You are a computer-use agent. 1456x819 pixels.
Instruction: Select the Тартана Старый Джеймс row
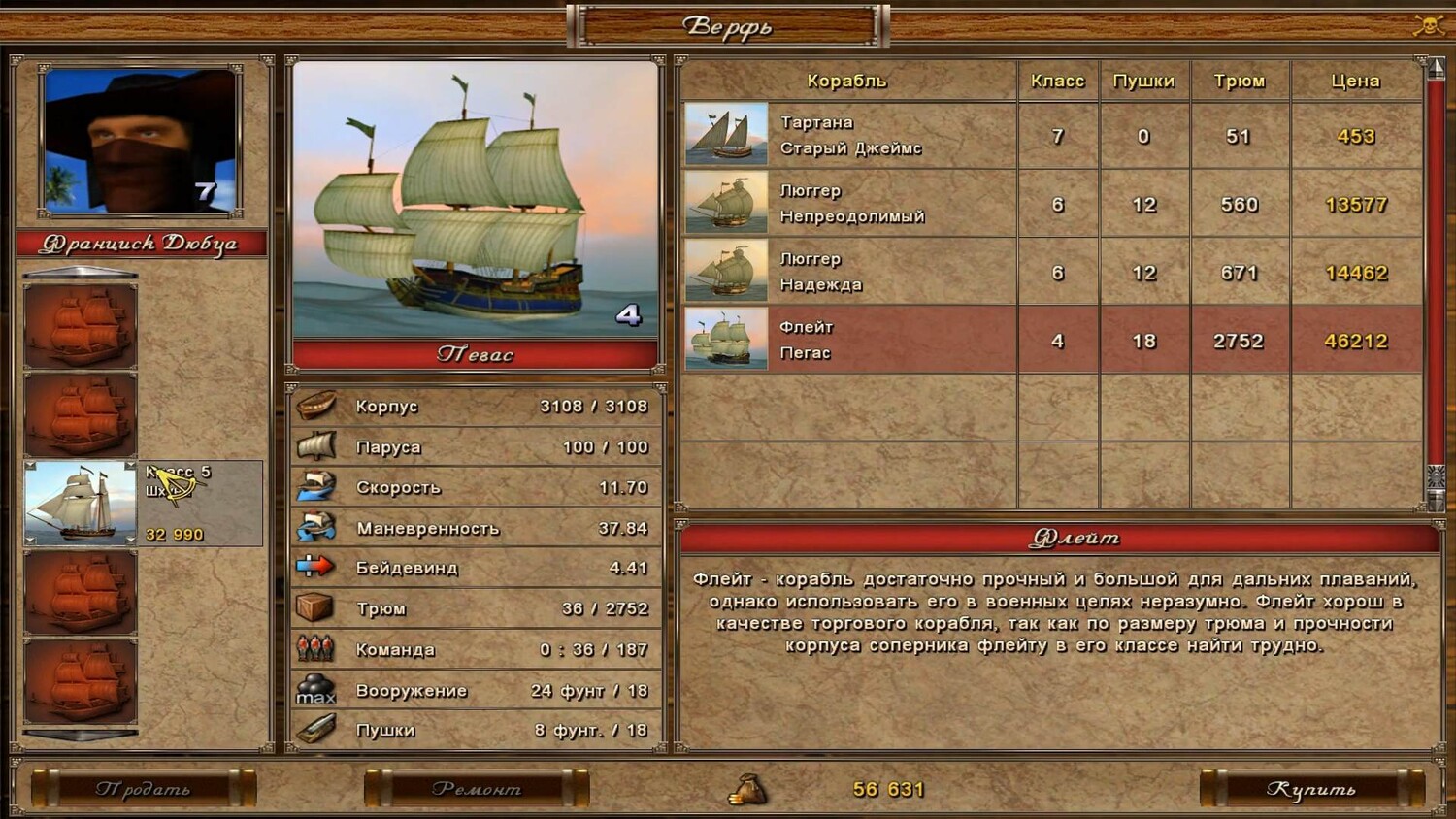click(850, 136)
